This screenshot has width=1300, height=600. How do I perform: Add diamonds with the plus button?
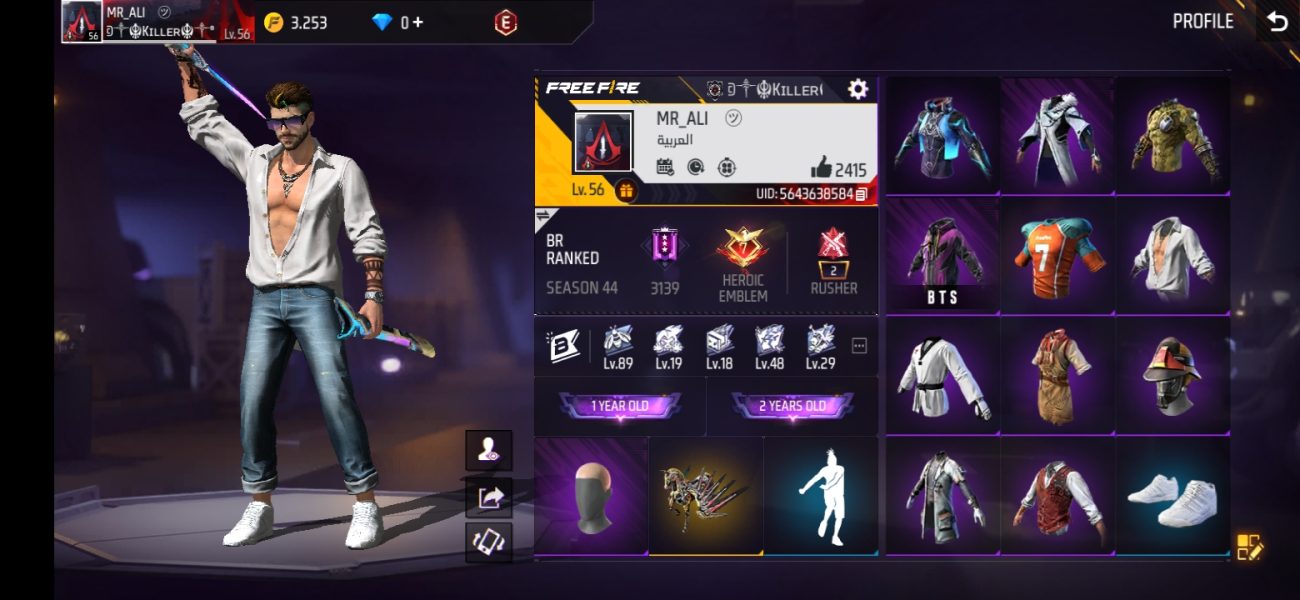(x=417, y=22)
